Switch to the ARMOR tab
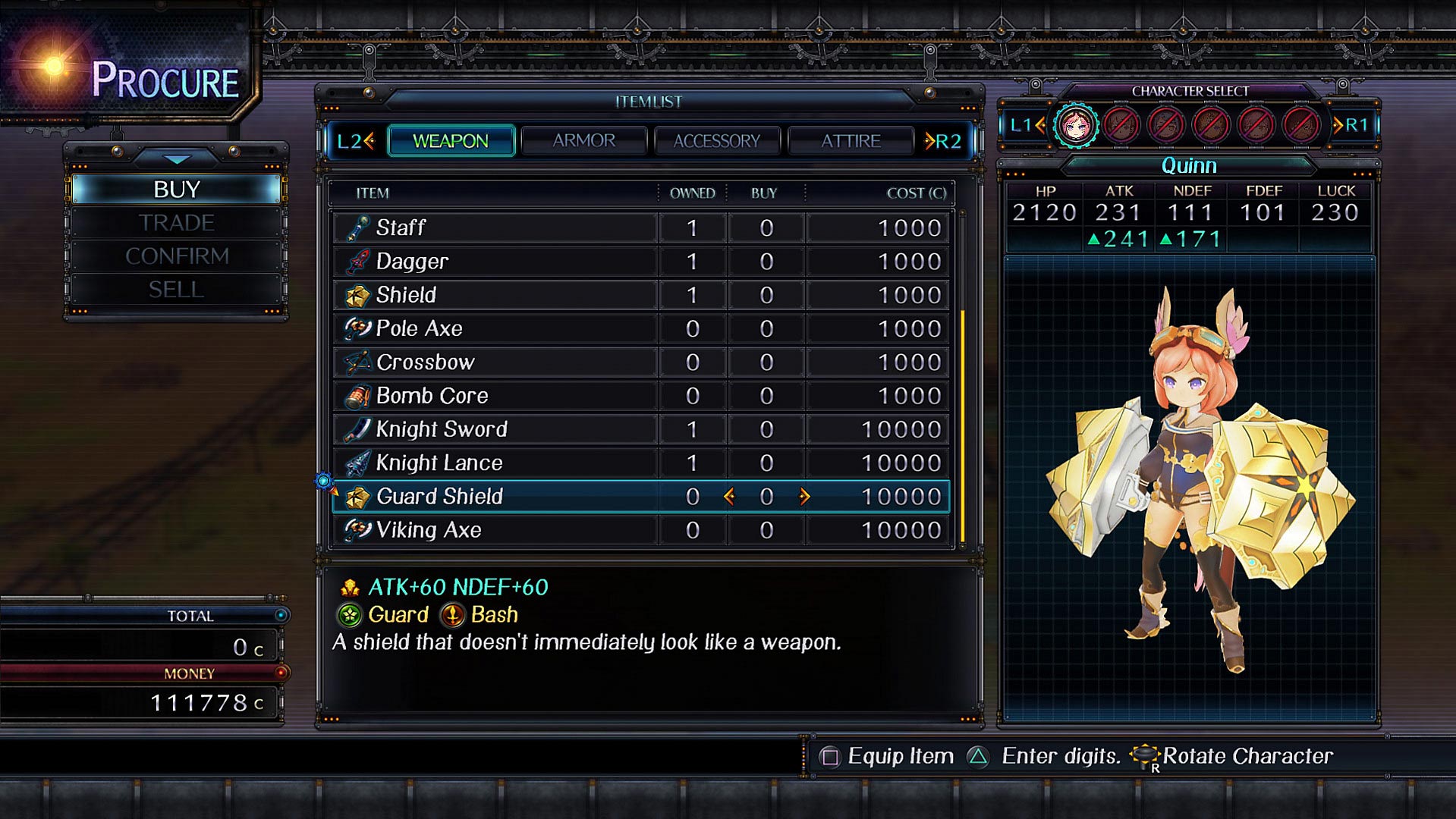This screenshot has height=819, width=1456. (x=583, y=140)
